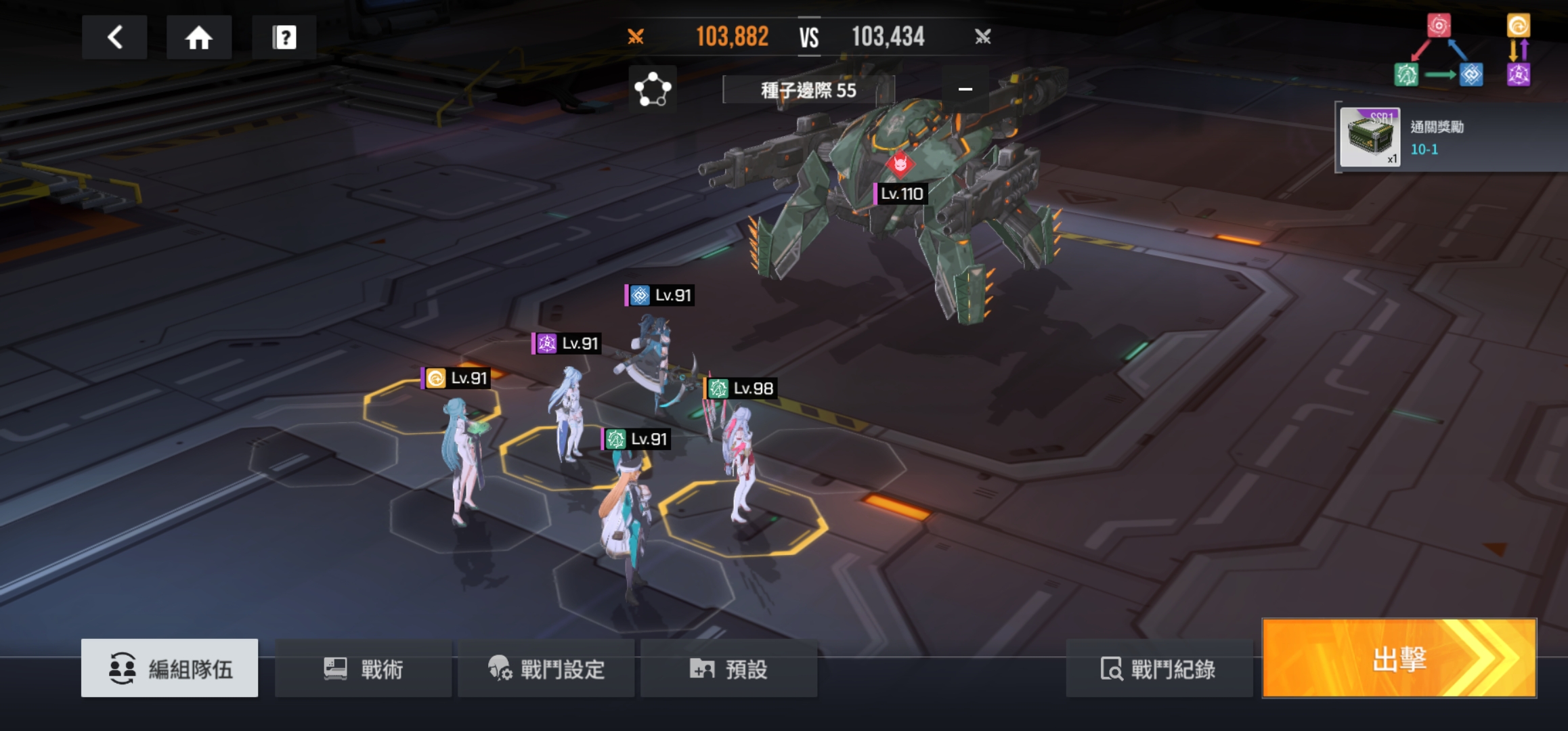Screen dimensions: 1568x731
Task: View the 戰鬥紀錄 battle records
Action: tap(1158, 669)
